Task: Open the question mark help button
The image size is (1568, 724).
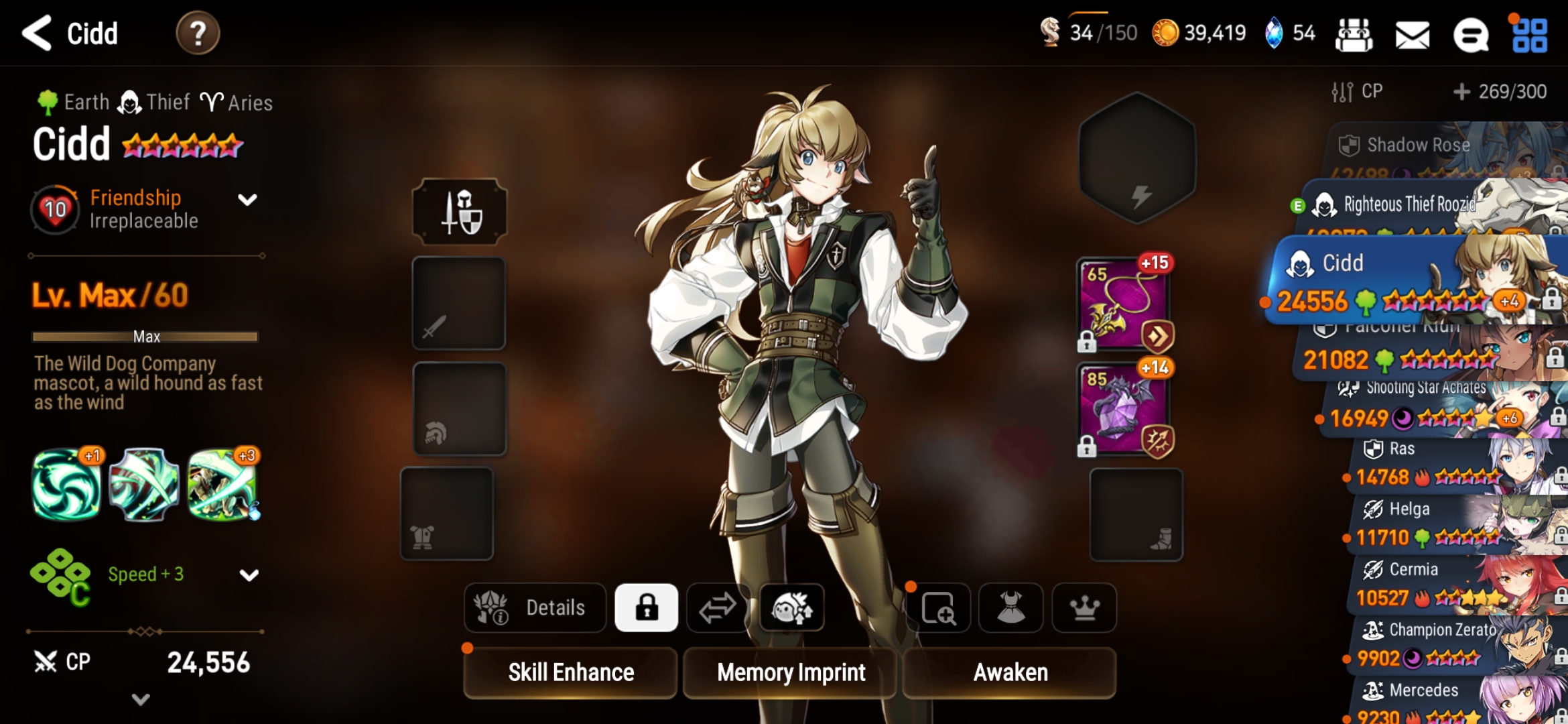Action: point(198,33)
